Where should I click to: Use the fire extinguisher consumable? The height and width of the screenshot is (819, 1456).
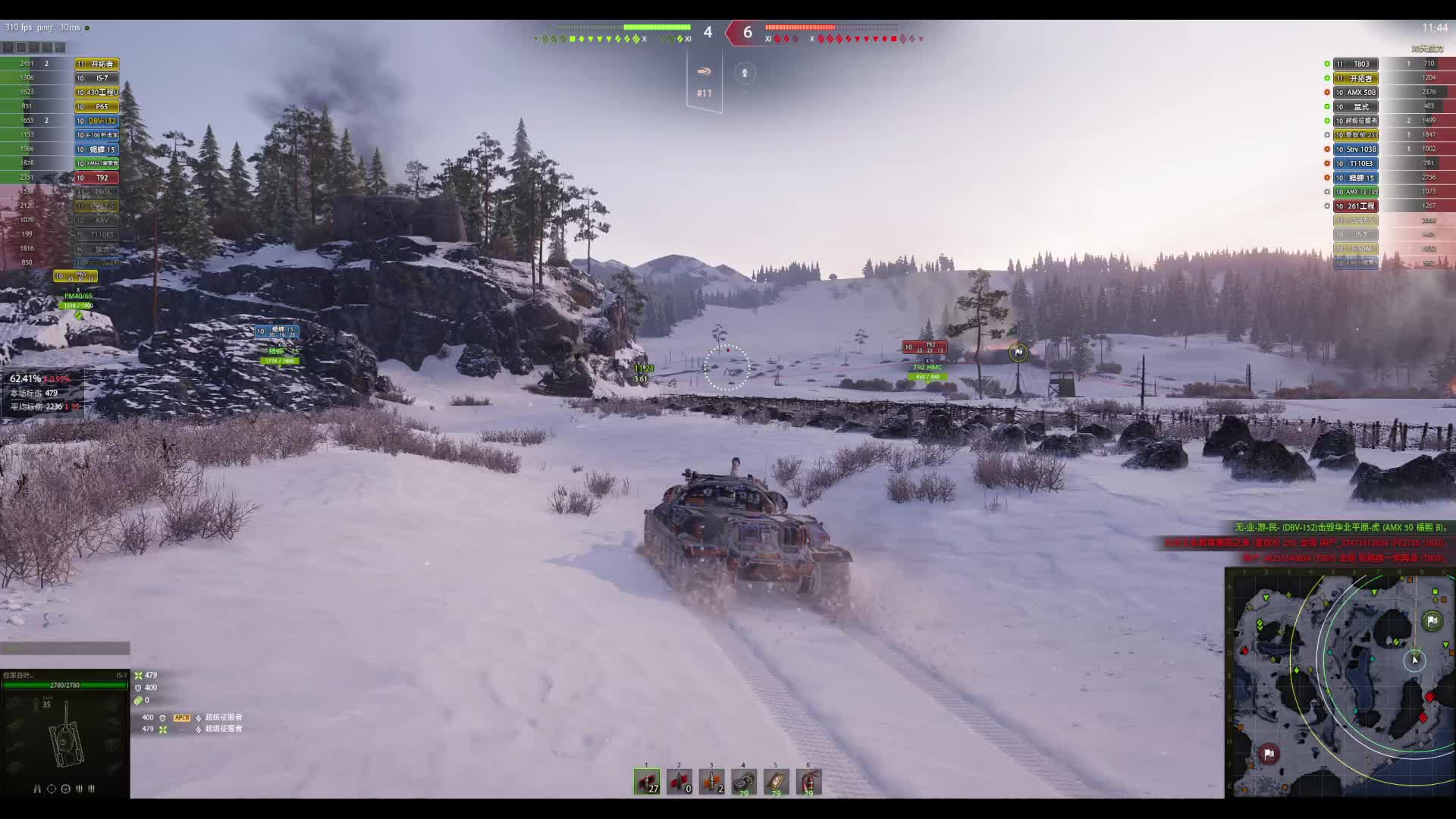(808, 781)
